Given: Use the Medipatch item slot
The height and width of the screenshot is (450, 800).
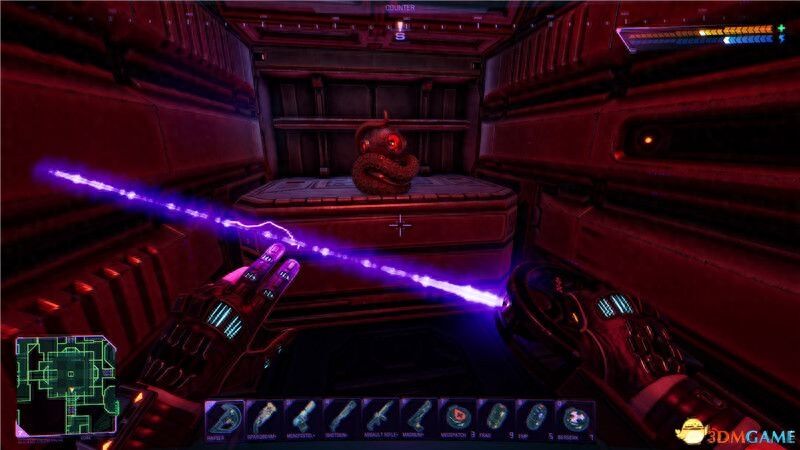Looking at the screenshot, I should point(457,417).
